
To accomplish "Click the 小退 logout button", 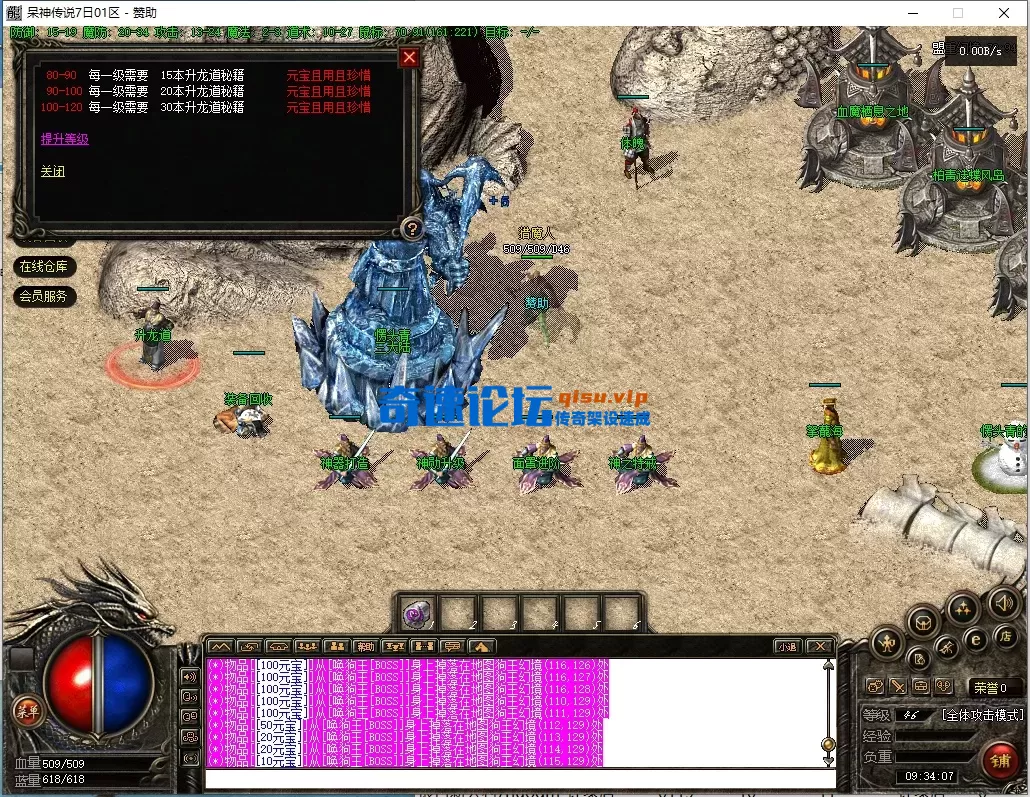I will (x=787, y=646).
